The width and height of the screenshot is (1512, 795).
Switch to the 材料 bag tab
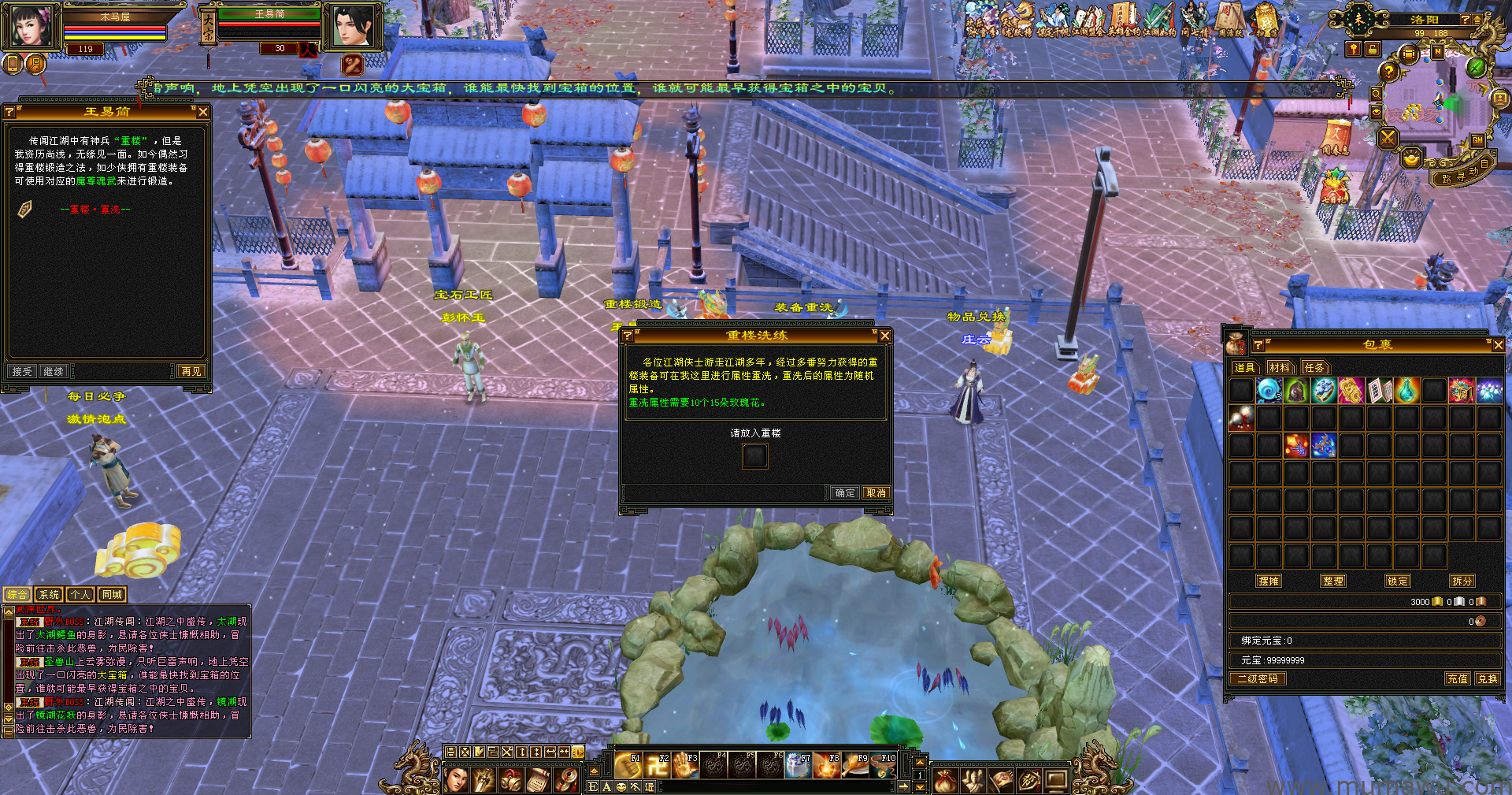(x=1280, y=367)
